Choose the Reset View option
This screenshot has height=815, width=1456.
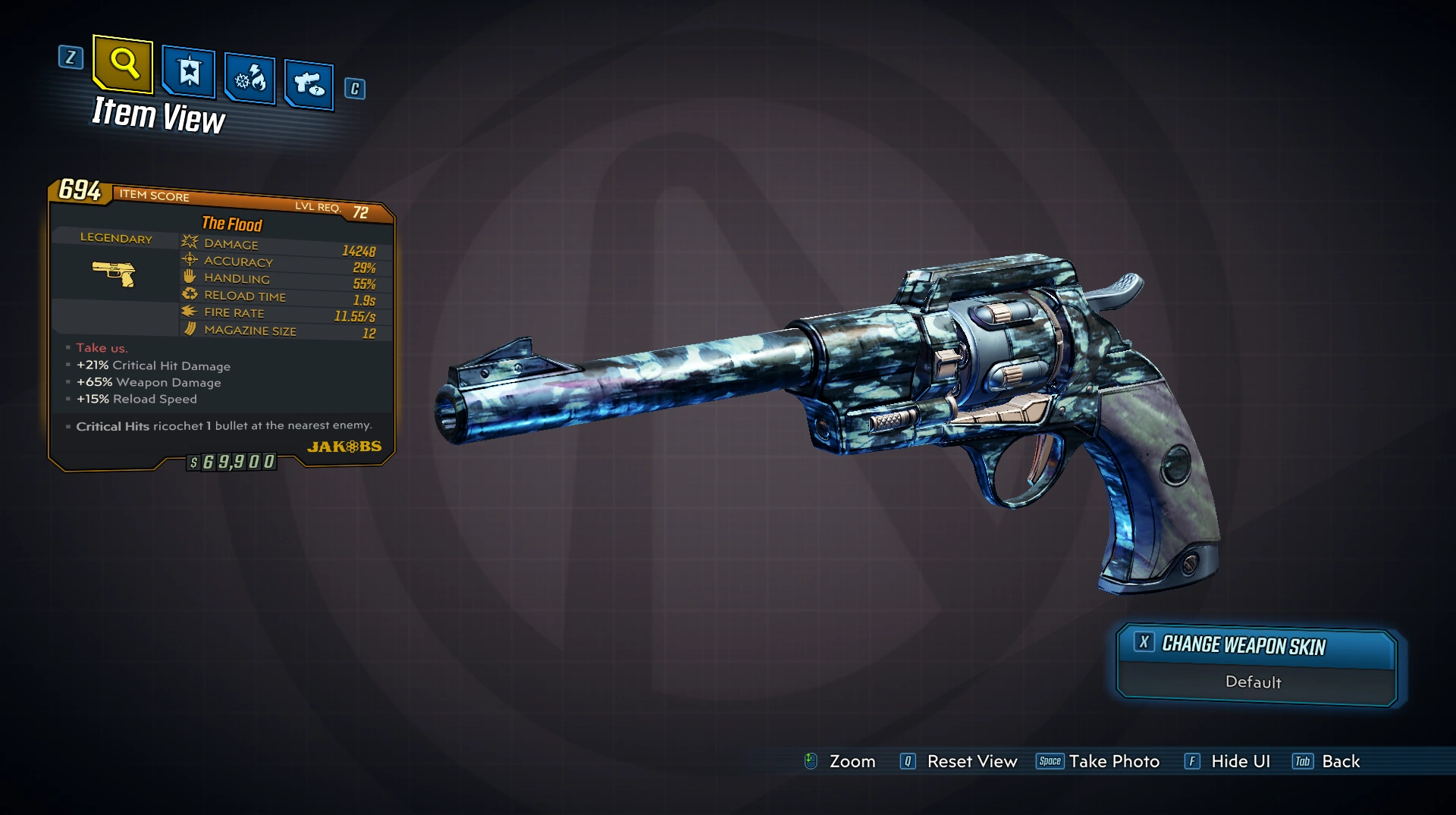pos(959,761)
